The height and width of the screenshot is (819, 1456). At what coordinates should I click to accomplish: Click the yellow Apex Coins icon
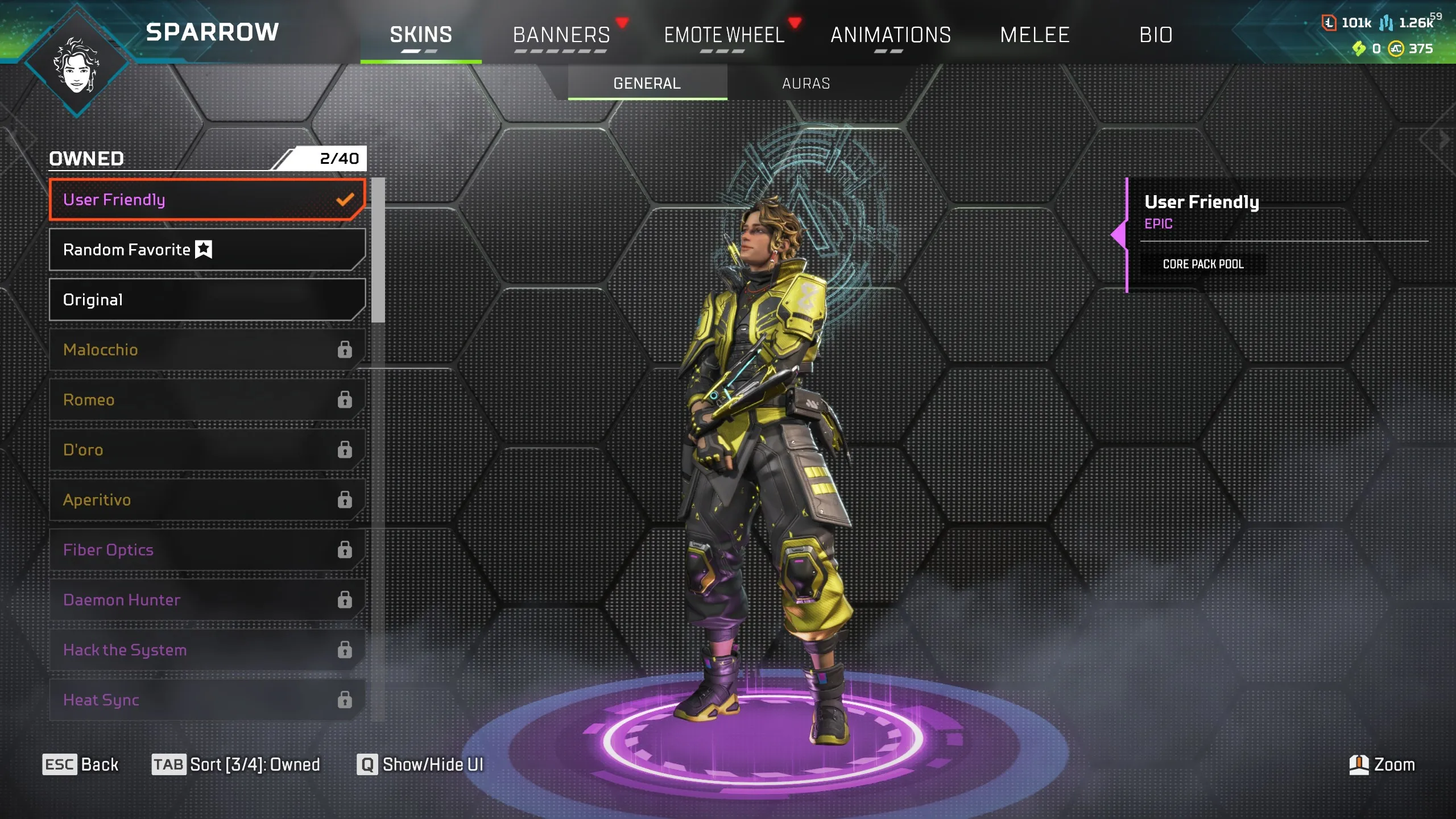coord(1397,49)
